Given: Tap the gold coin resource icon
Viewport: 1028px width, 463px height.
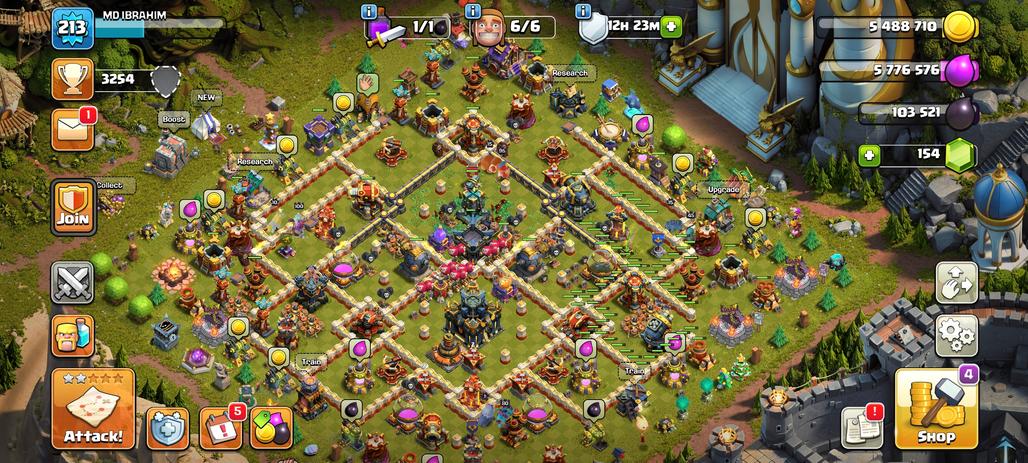Looking at the screenshot, I should 960,27.
